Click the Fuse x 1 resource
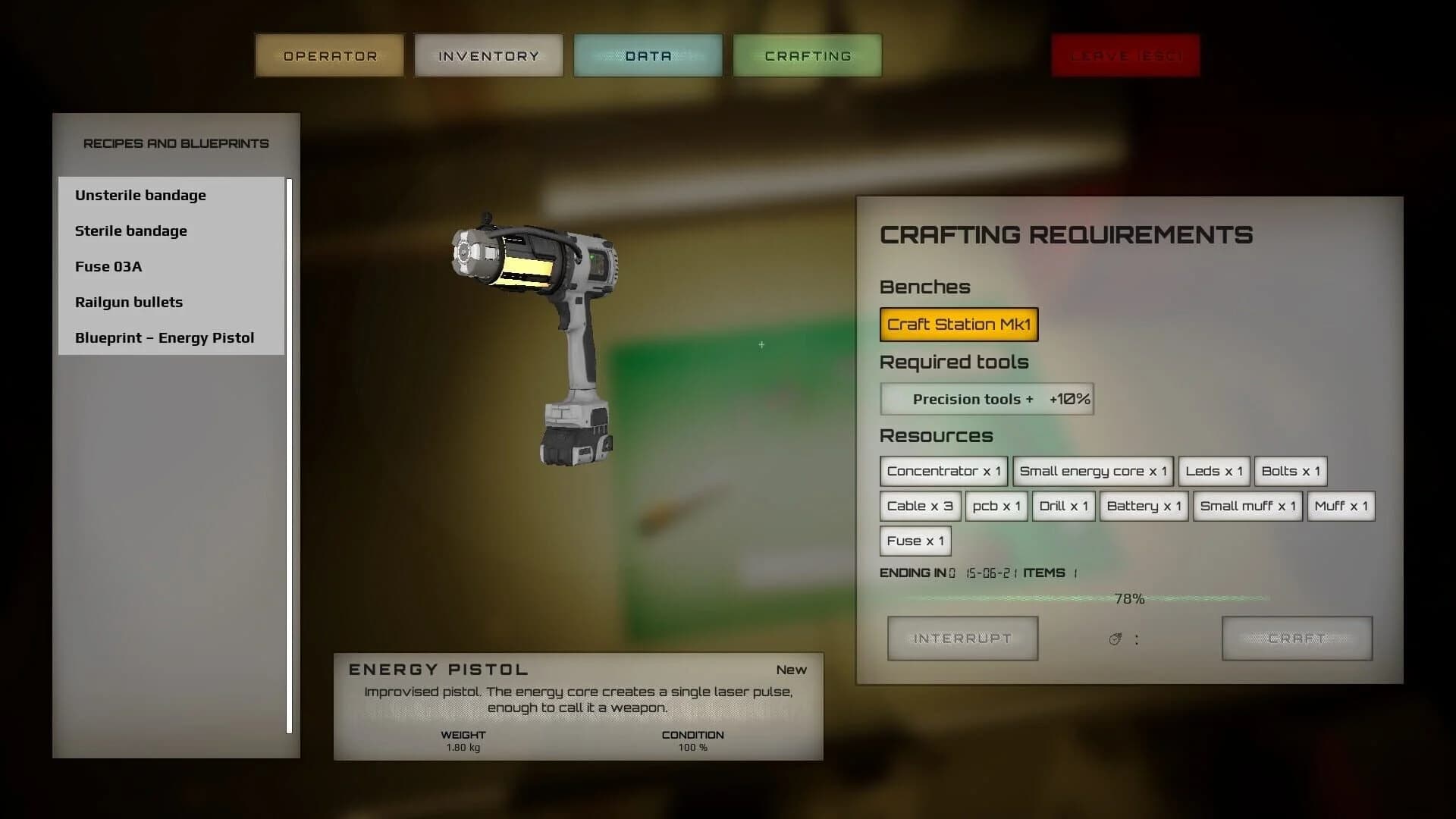The width and height of the screenshot is (1456, 819). pyautogui.click(x=915, y=541)
